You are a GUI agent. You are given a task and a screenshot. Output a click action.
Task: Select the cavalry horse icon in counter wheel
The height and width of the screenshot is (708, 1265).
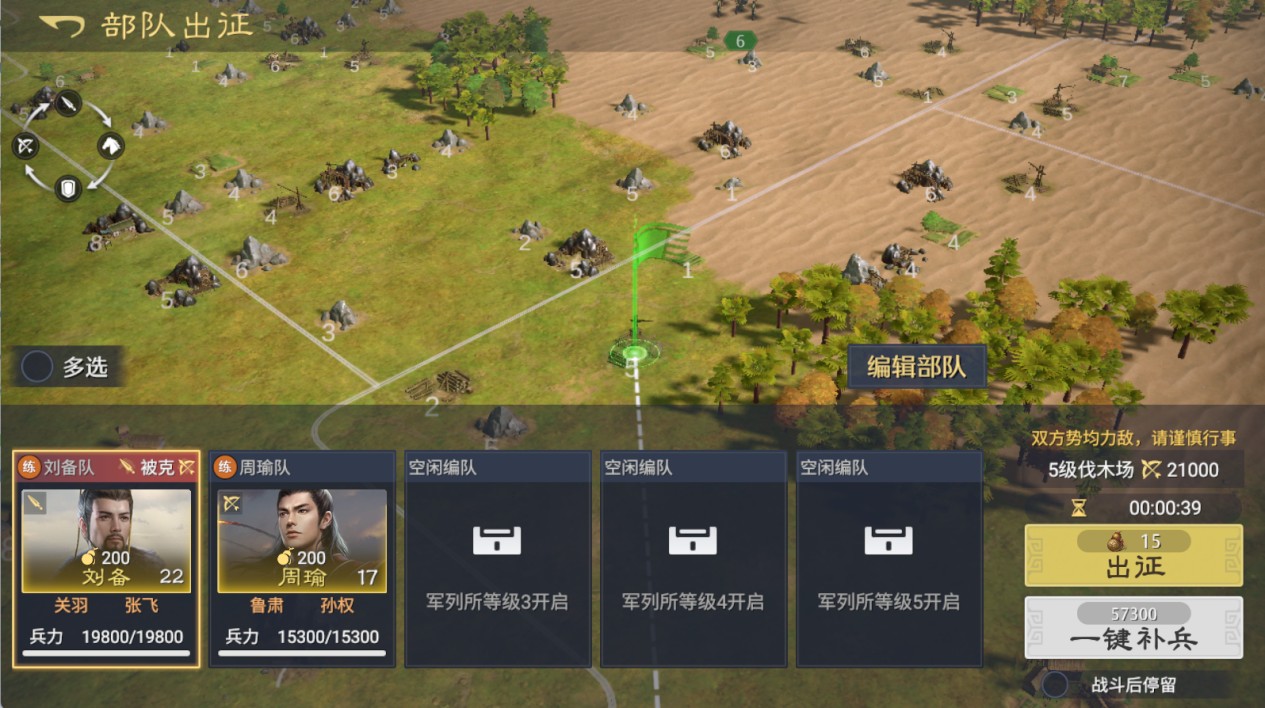(110, 146)
